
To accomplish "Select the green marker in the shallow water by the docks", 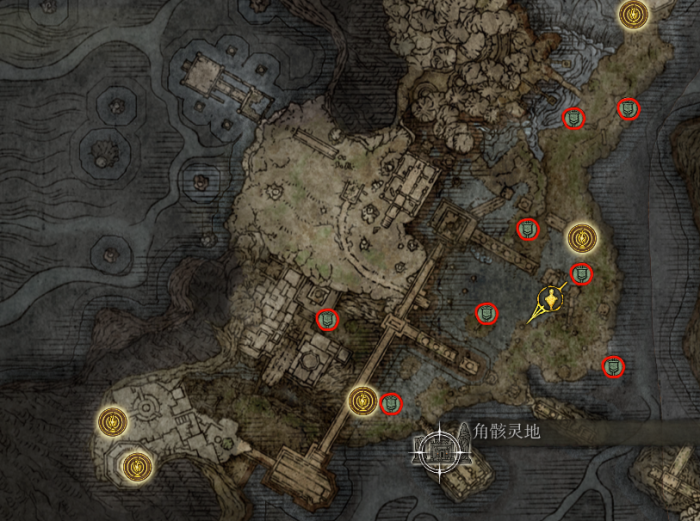I will point(486,314).
